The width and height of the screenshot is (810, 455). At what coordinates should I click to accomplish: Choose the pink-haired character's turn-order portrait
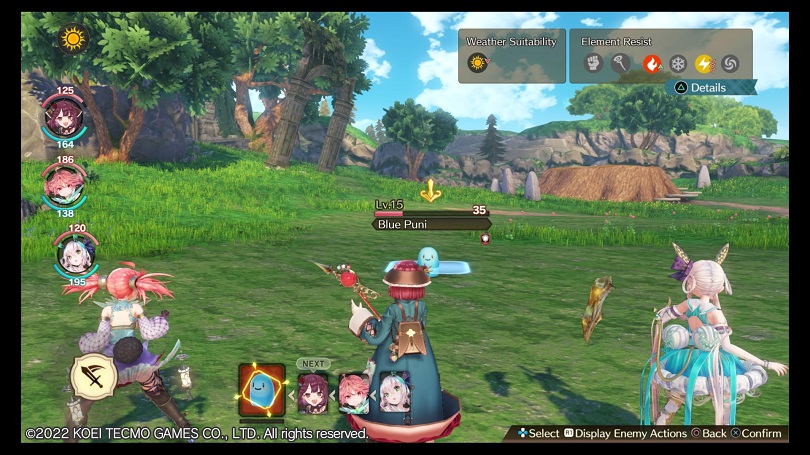click(353, 392)
